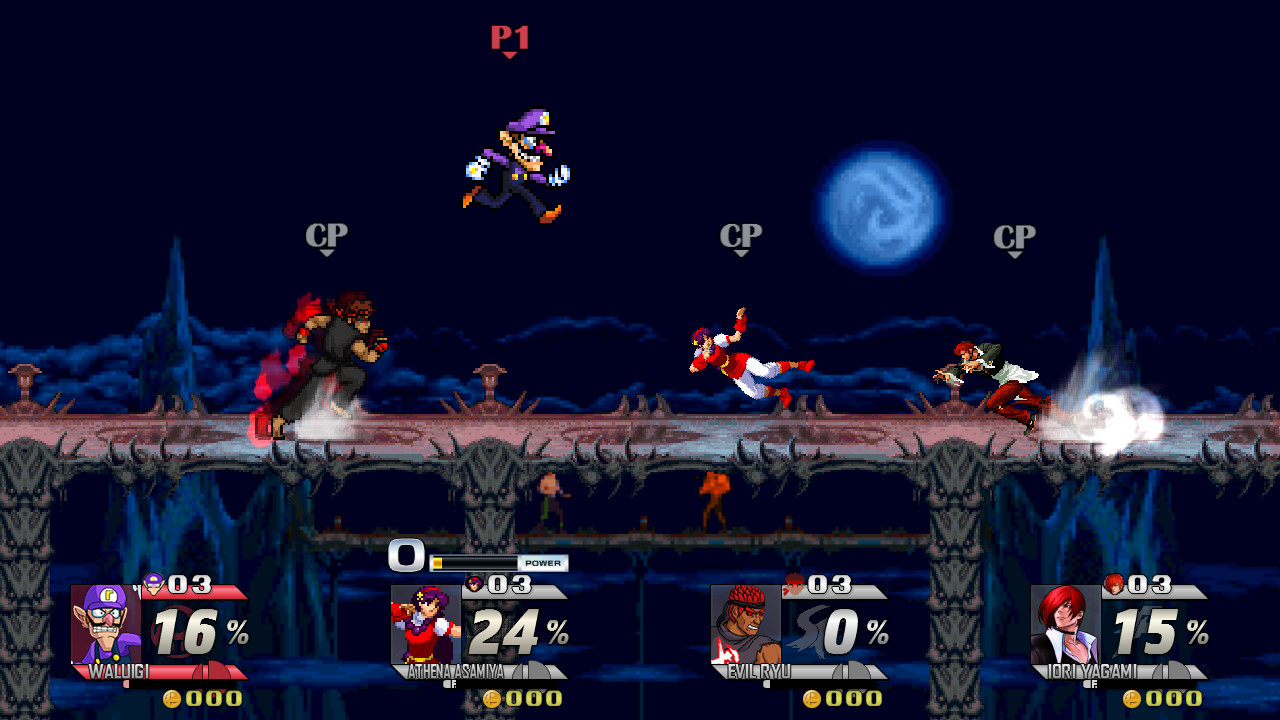1280x720 pixels.
Task: Click the CP arrow above Athena's marker
Action: (740, 250)
